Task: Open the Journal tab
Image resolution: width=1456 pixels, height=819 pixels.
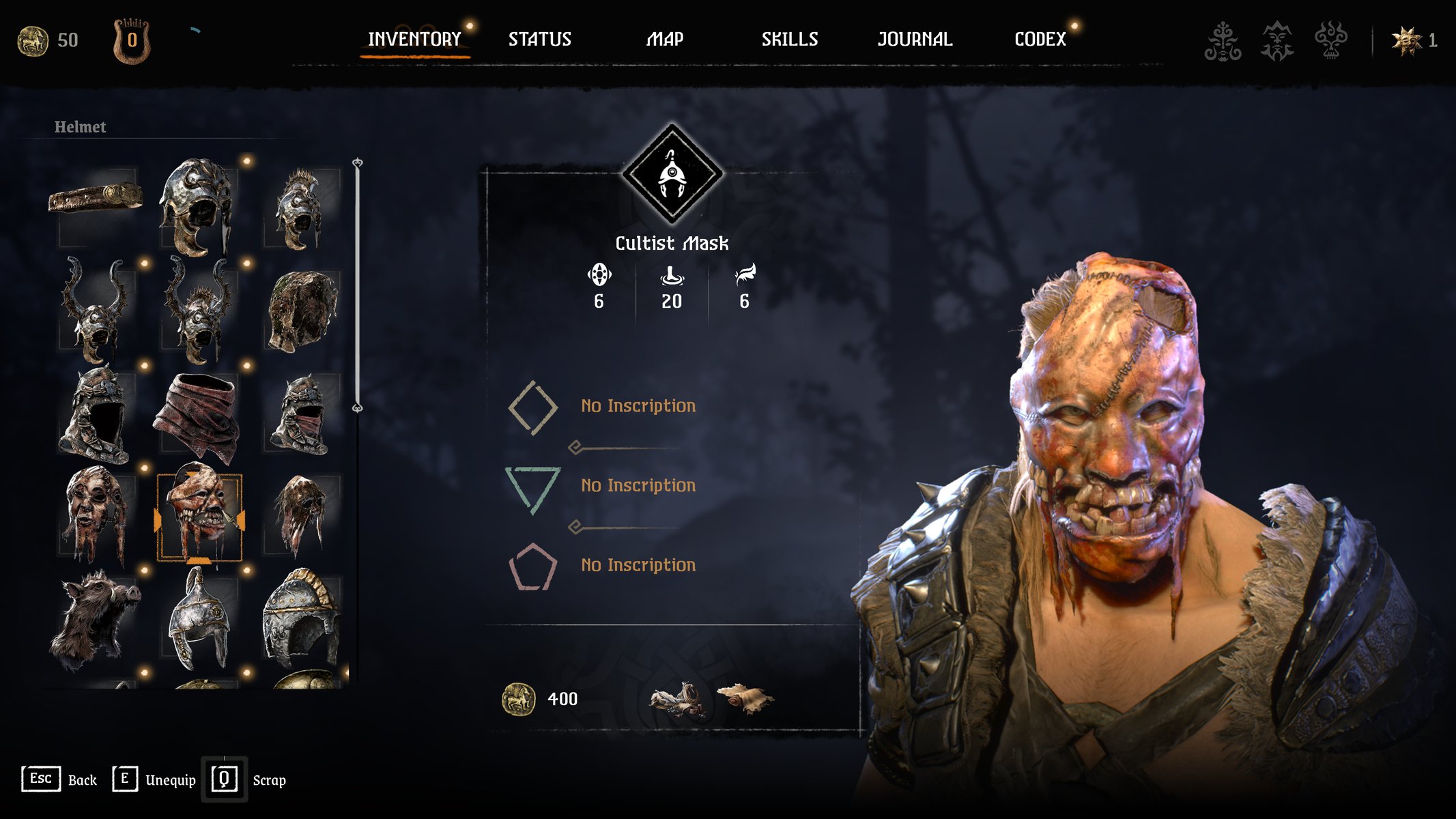Action: (915, 40)
